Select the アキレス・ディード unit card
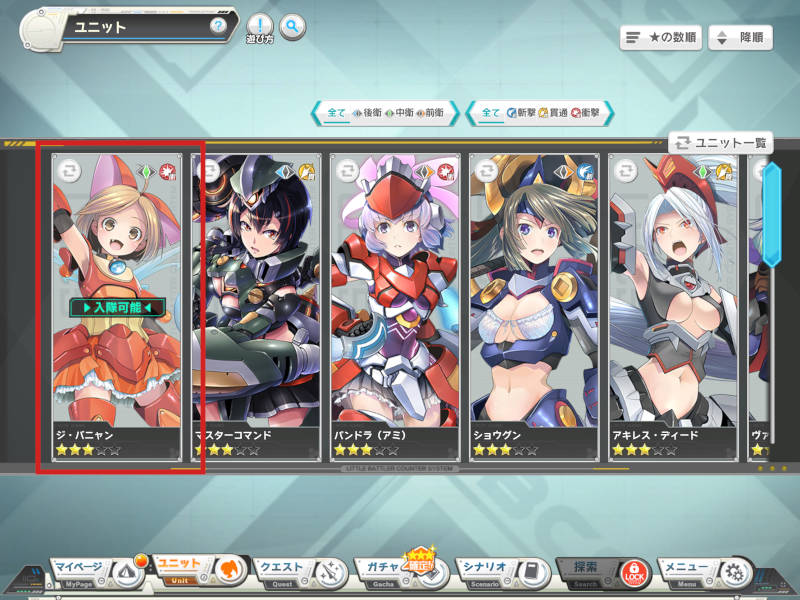Viewport: 800px width, 600px height. (x=672, y=300)
